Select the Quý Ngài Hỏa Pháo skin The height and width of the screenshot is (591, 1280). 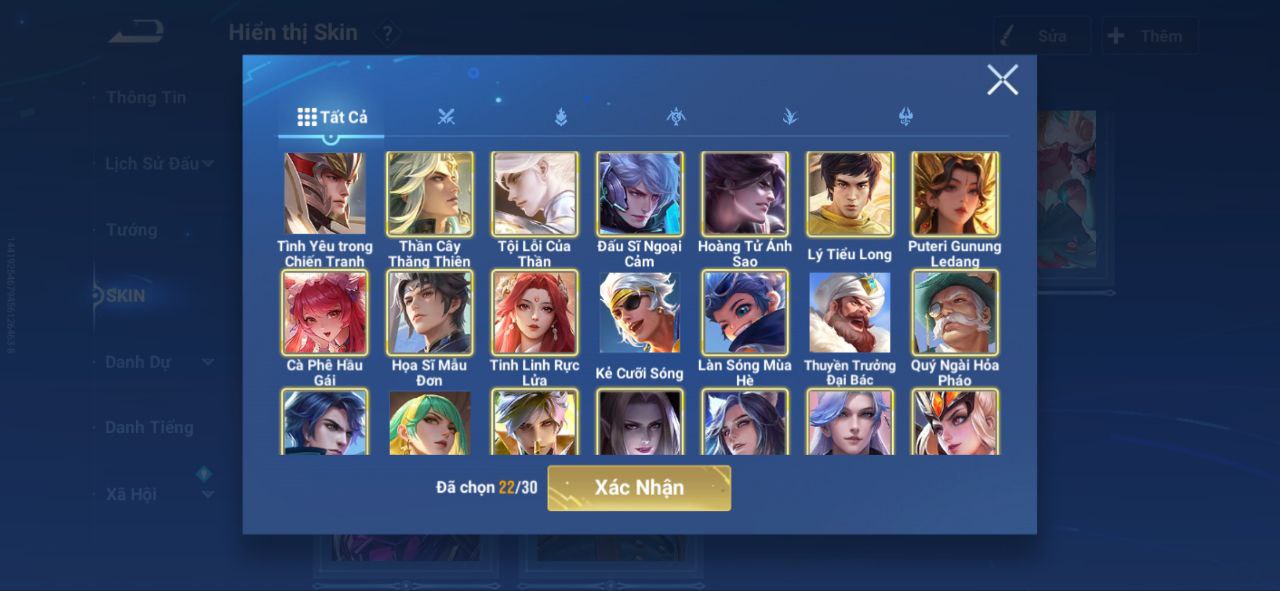(955, 312)
